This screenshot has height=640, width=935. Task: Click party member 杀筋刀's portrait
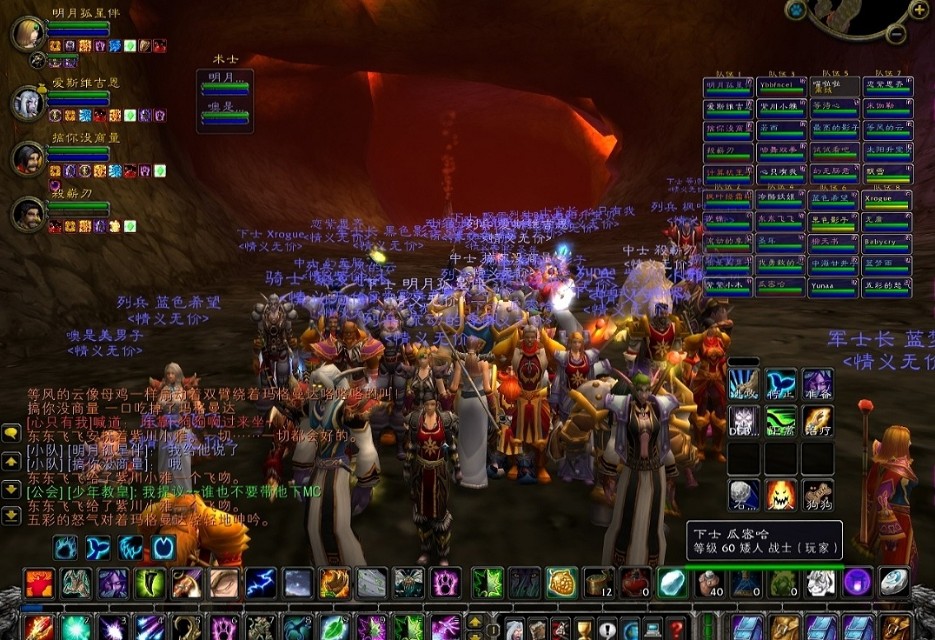27,213
